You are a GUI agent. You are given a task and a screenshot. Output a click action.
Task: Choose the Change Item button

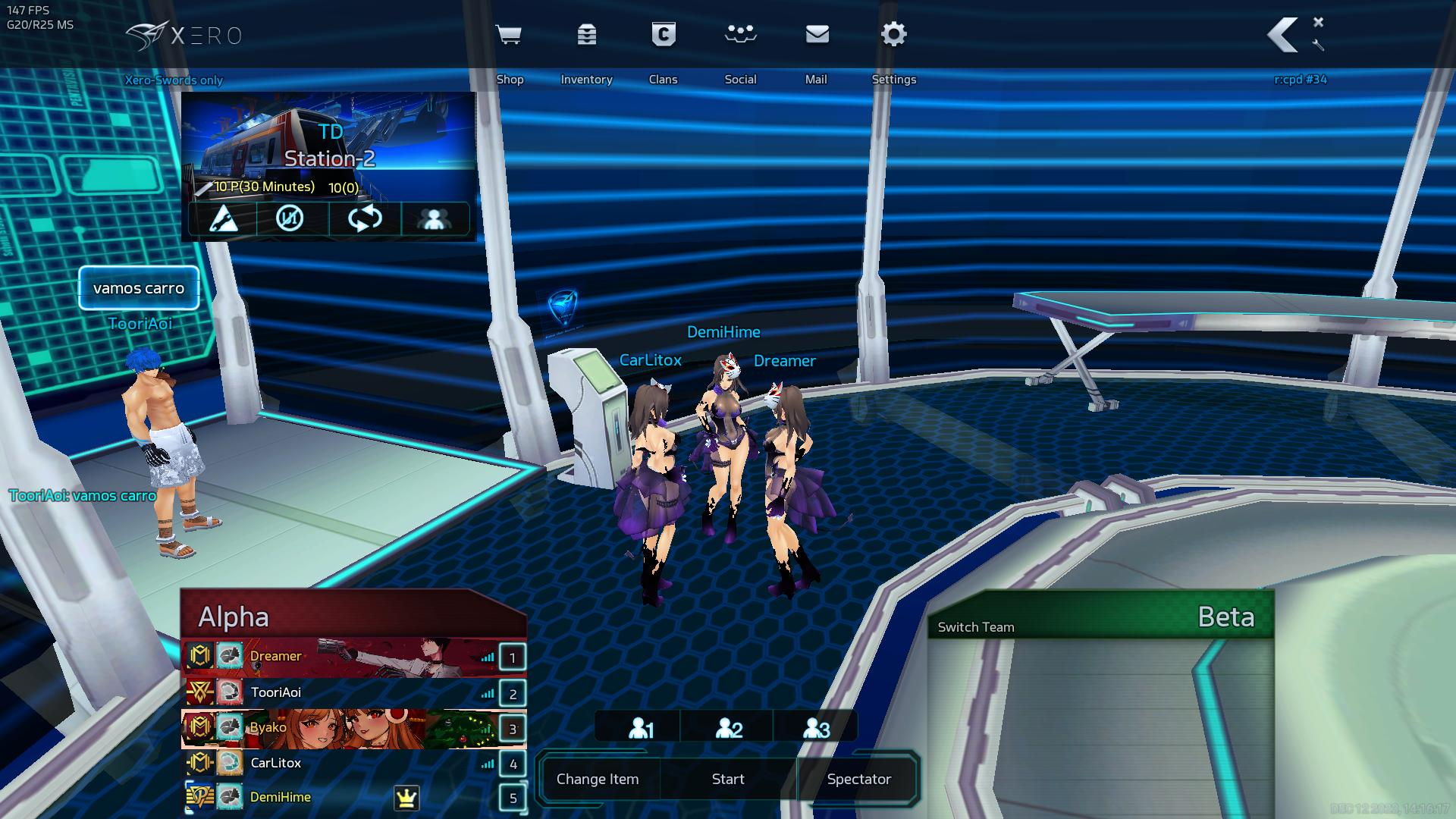coord(598,779)
